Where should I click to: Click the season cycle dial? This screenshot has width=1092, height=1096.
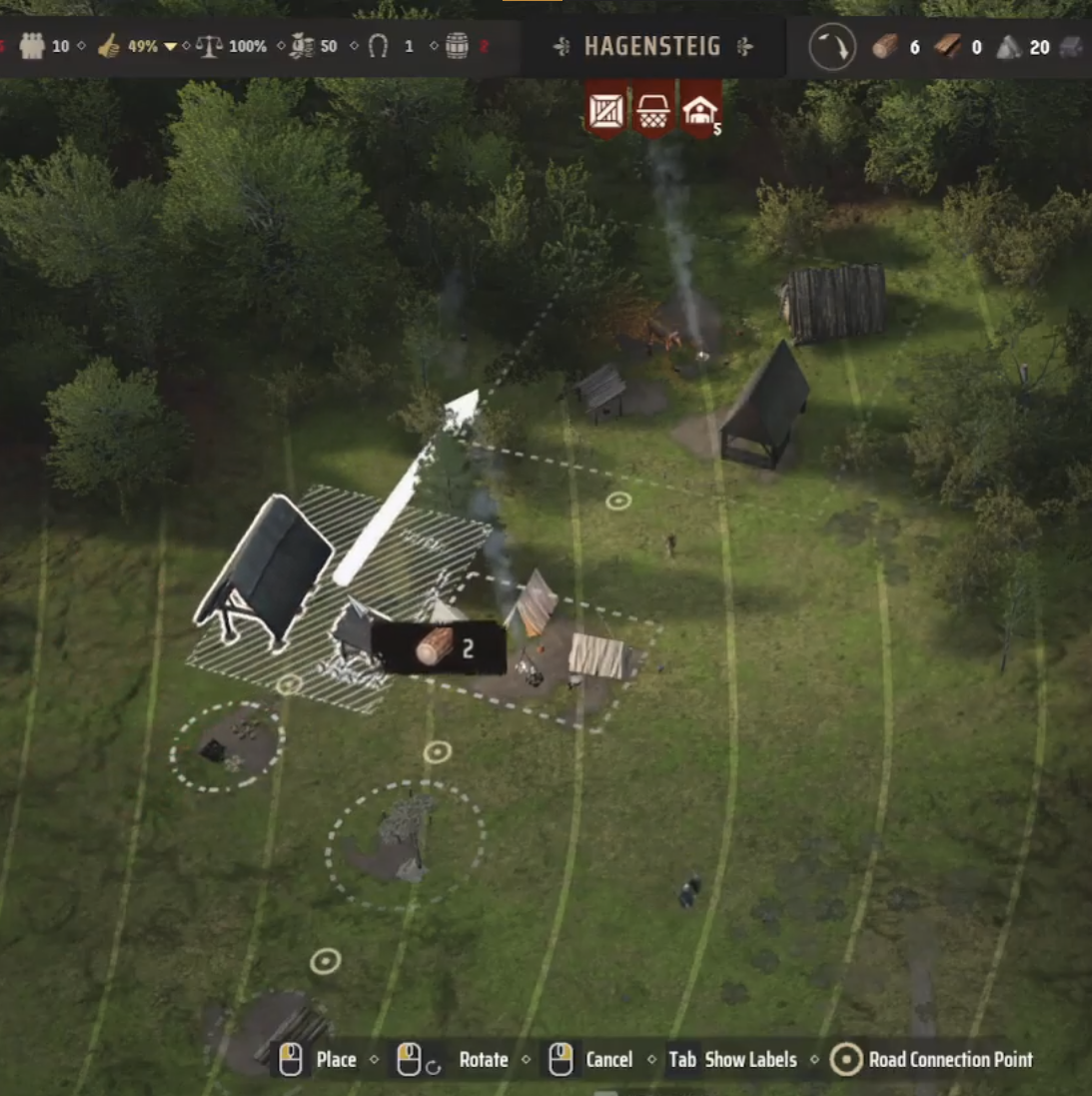(832, 46)
